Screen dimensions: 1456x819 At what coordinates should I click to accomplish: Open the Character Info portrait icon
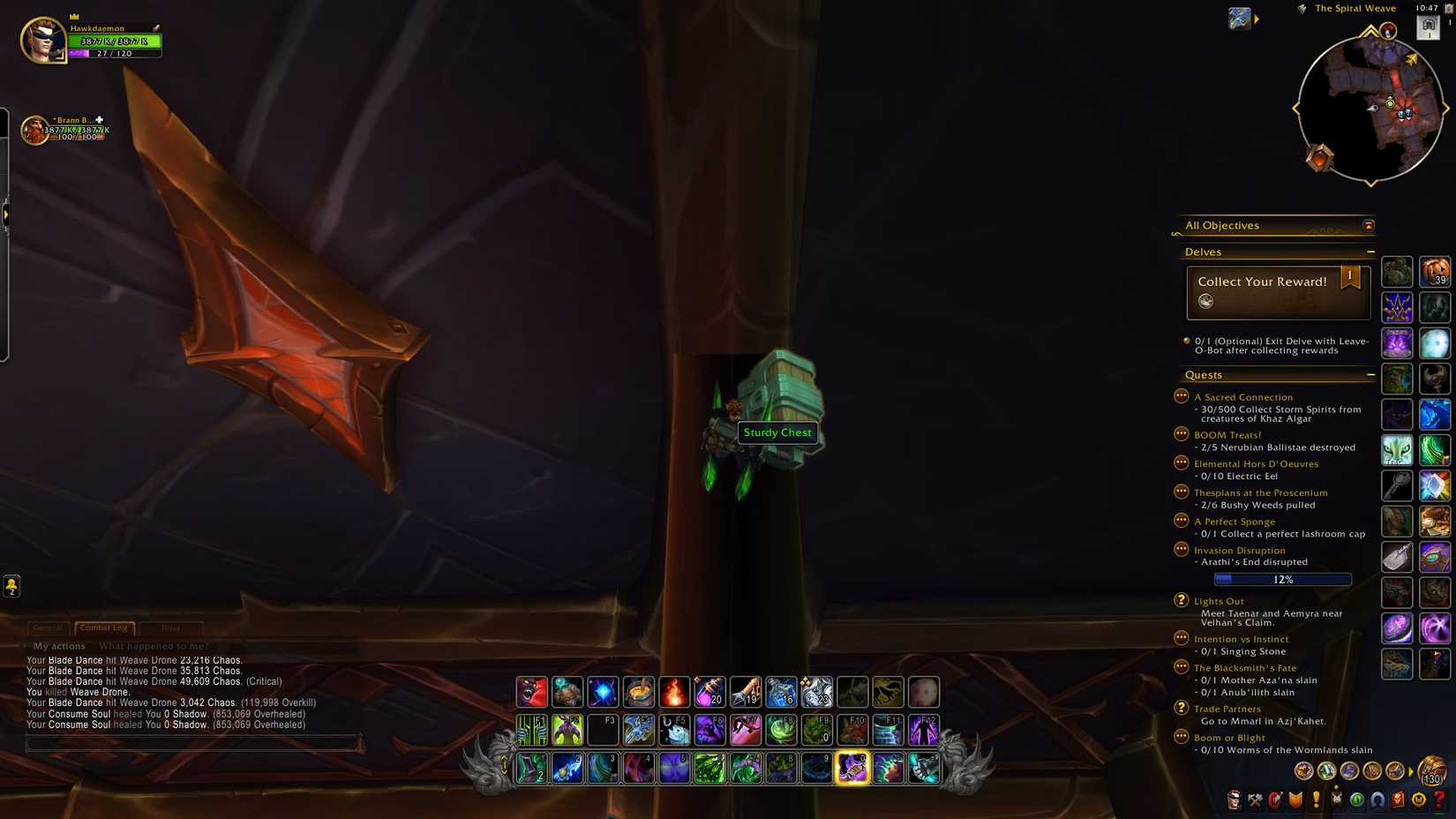1233,801
